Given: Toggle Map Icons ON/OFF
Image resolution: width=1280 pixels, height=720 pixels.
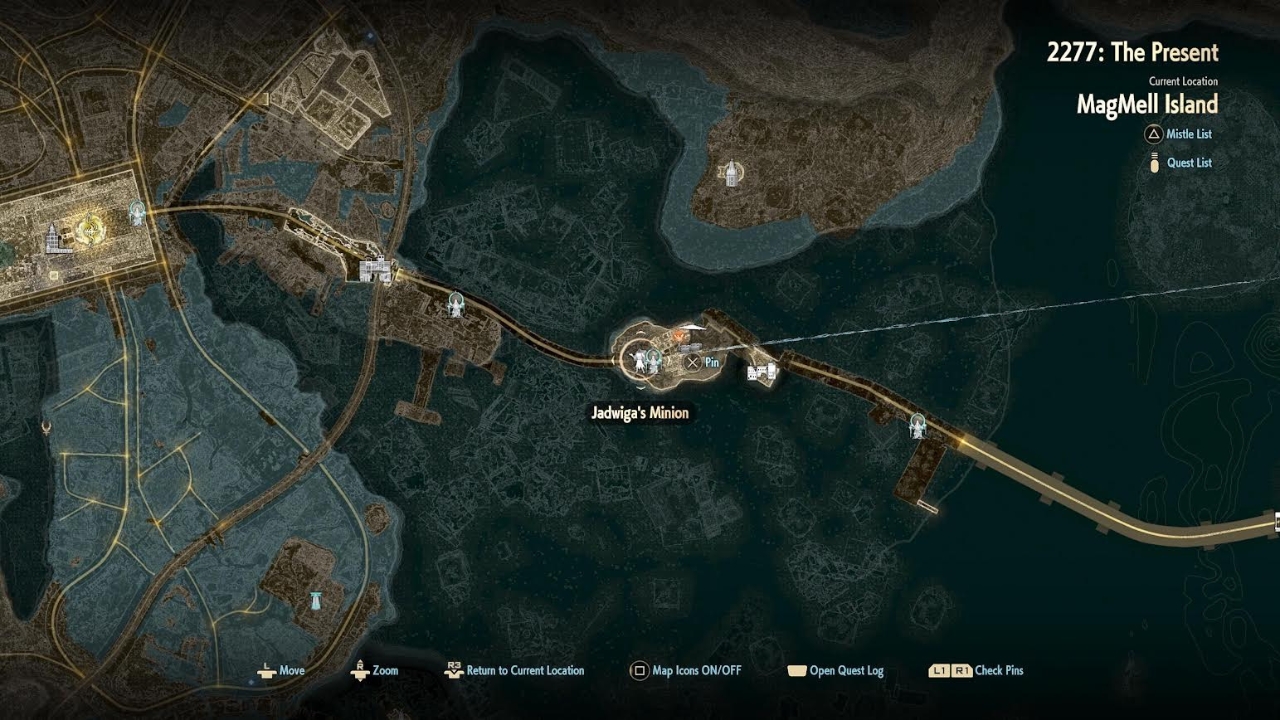Looking at the screenshot, I should coord(686,671).
